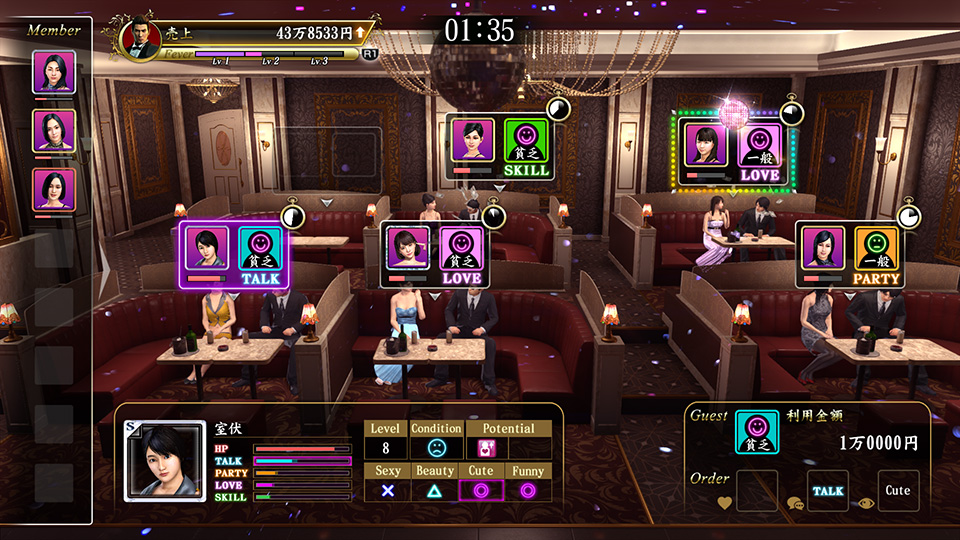Pick the third hostess in the Member list
Screen dimensions: 960x540
click(x=54, y=189)
